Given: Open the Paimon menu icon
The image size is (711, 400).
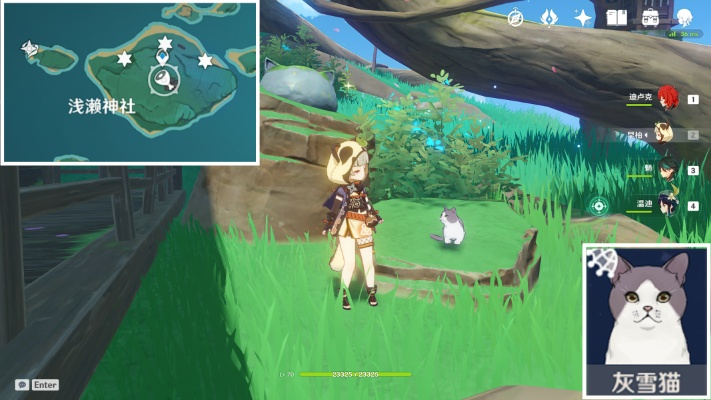Looking at the screenshot, I should click(685, 18).
